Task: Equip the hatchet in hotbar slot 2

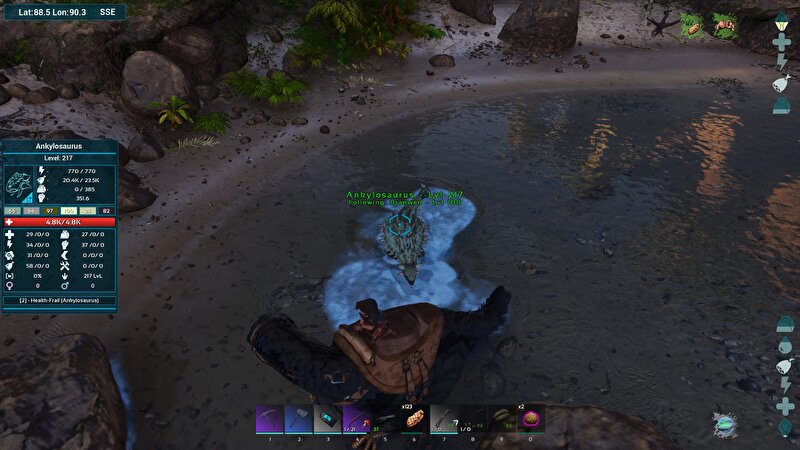Action: coord(299,418)
